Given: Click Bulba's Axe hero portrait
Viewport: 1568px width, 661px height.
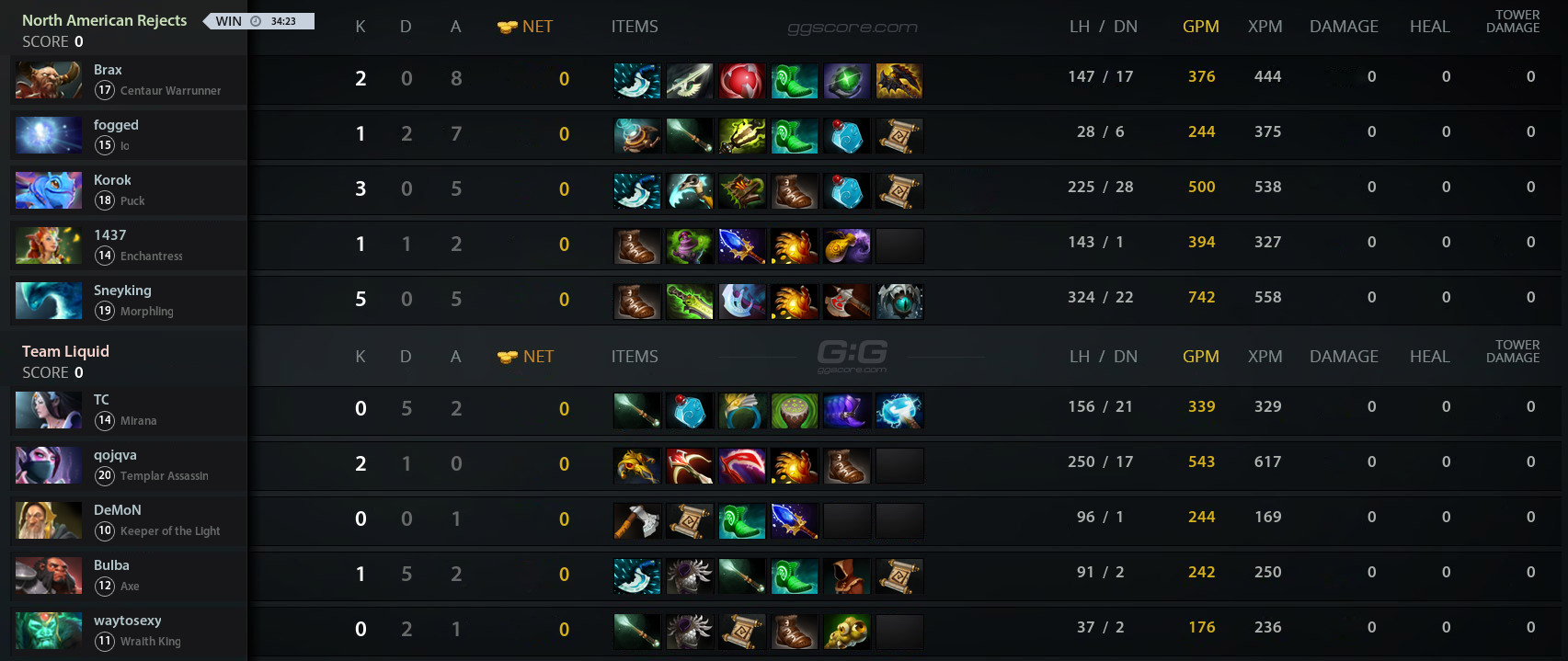Looking at the screenshot, I should point(49,576).
